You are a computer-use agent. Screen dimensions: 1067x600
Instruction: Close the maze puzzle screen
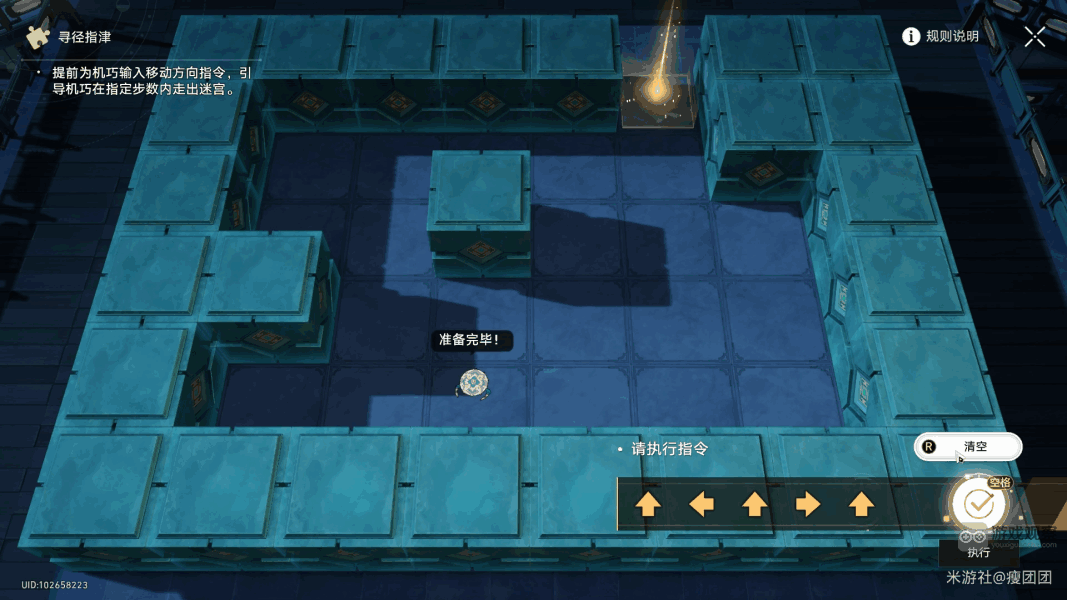(1035, 37)
